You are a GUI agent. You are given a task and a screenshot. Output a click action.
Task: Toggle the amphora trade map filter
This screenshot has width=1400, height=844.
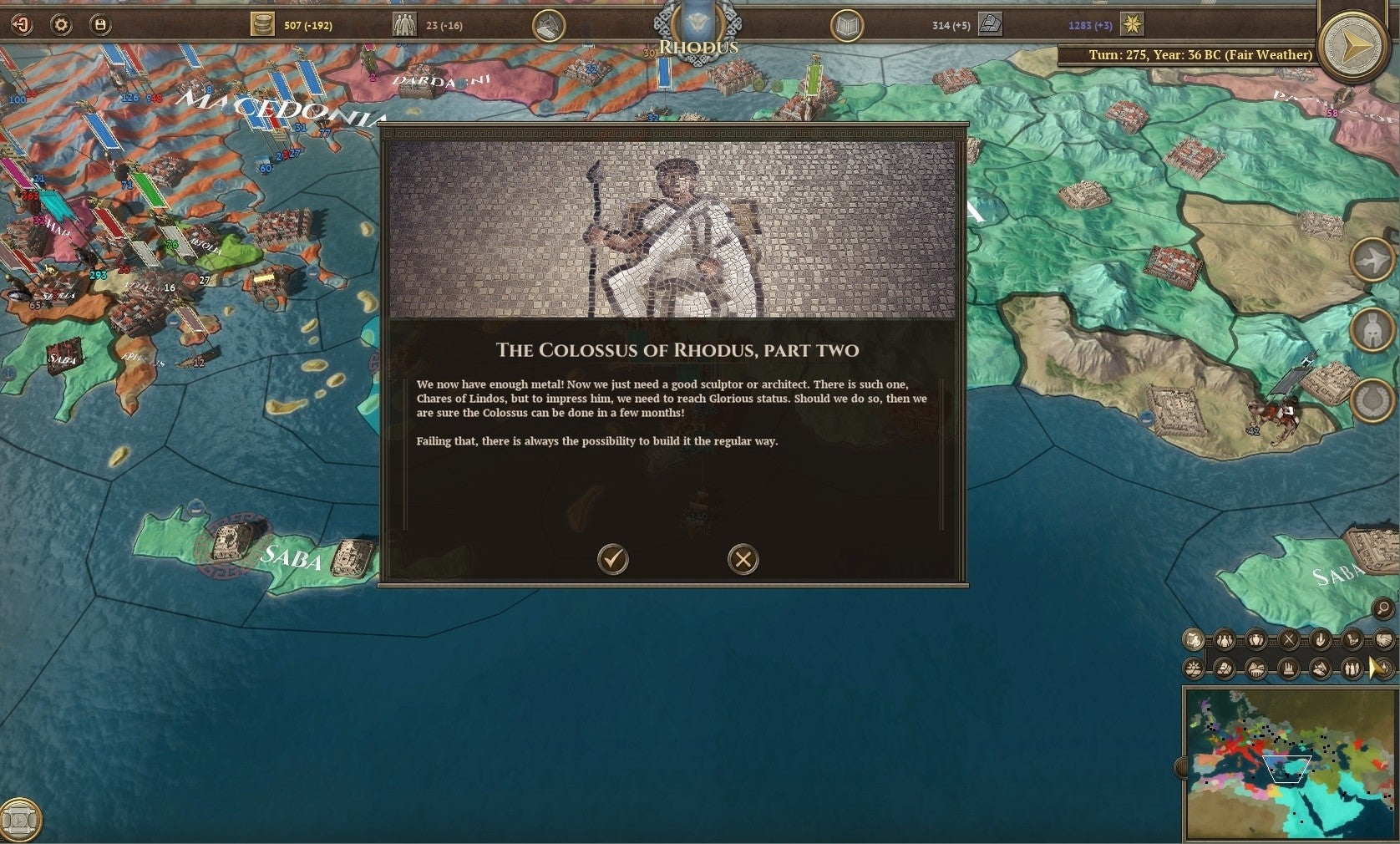1255,640
